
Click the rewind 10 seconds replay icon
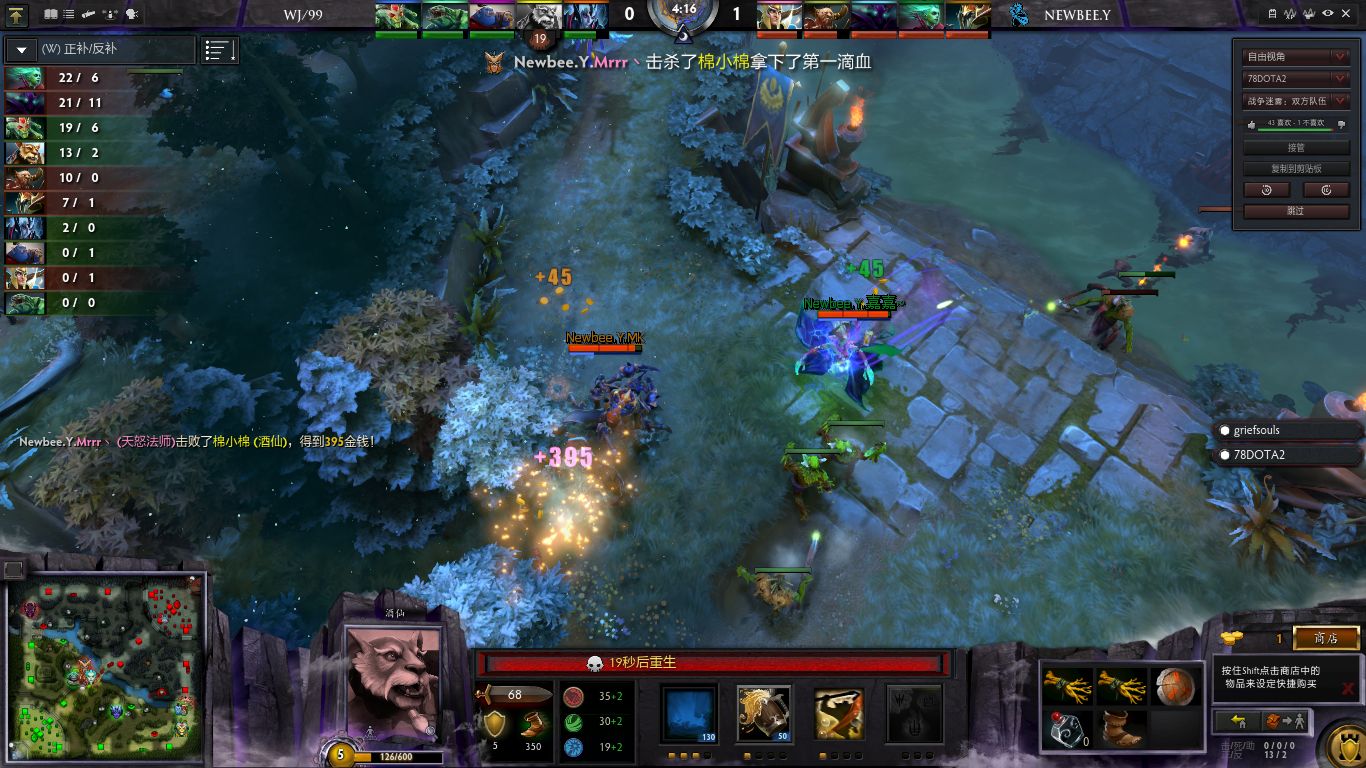pos(1267,190)
